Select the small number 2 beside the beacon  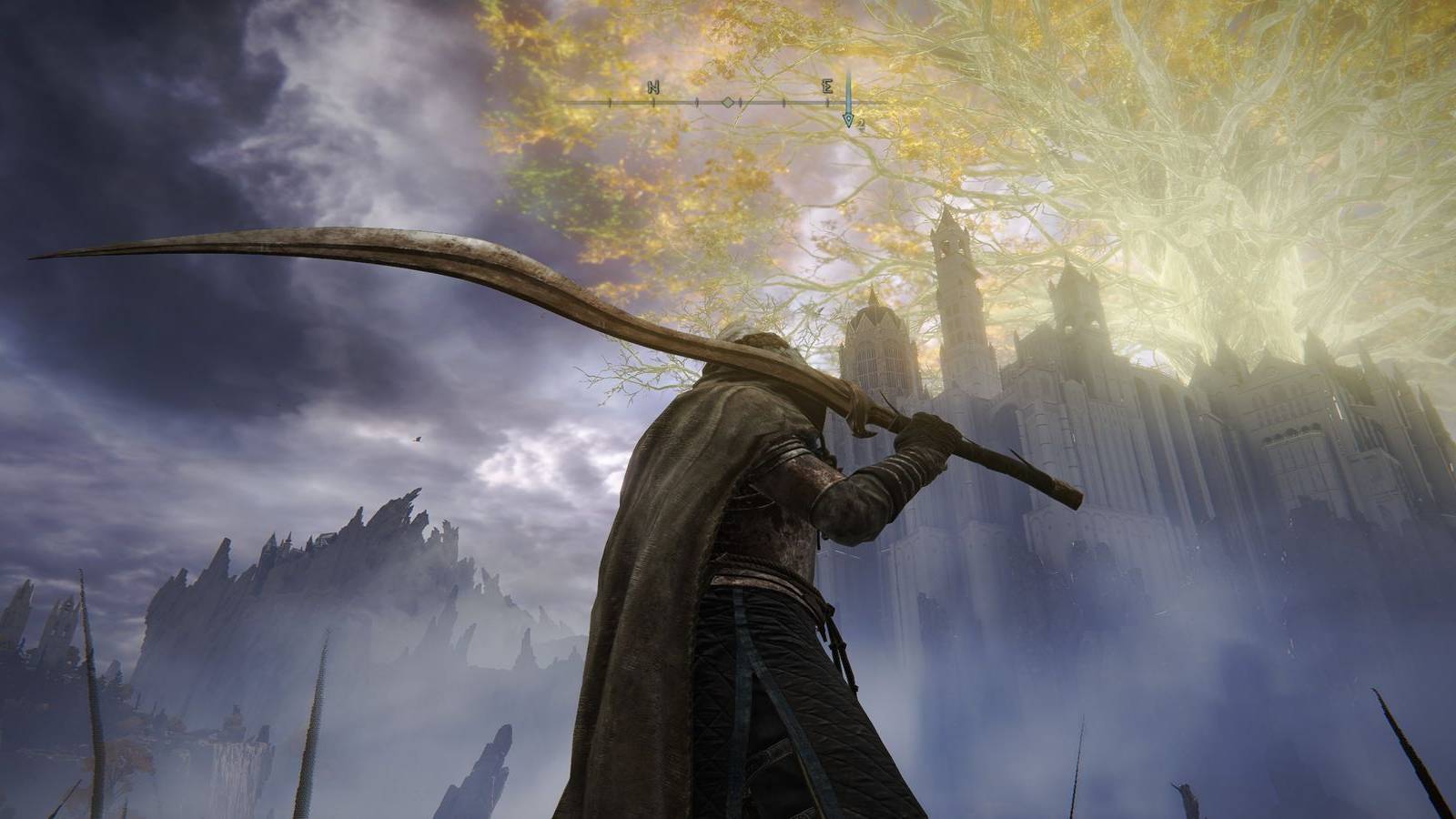pos(861,123)
